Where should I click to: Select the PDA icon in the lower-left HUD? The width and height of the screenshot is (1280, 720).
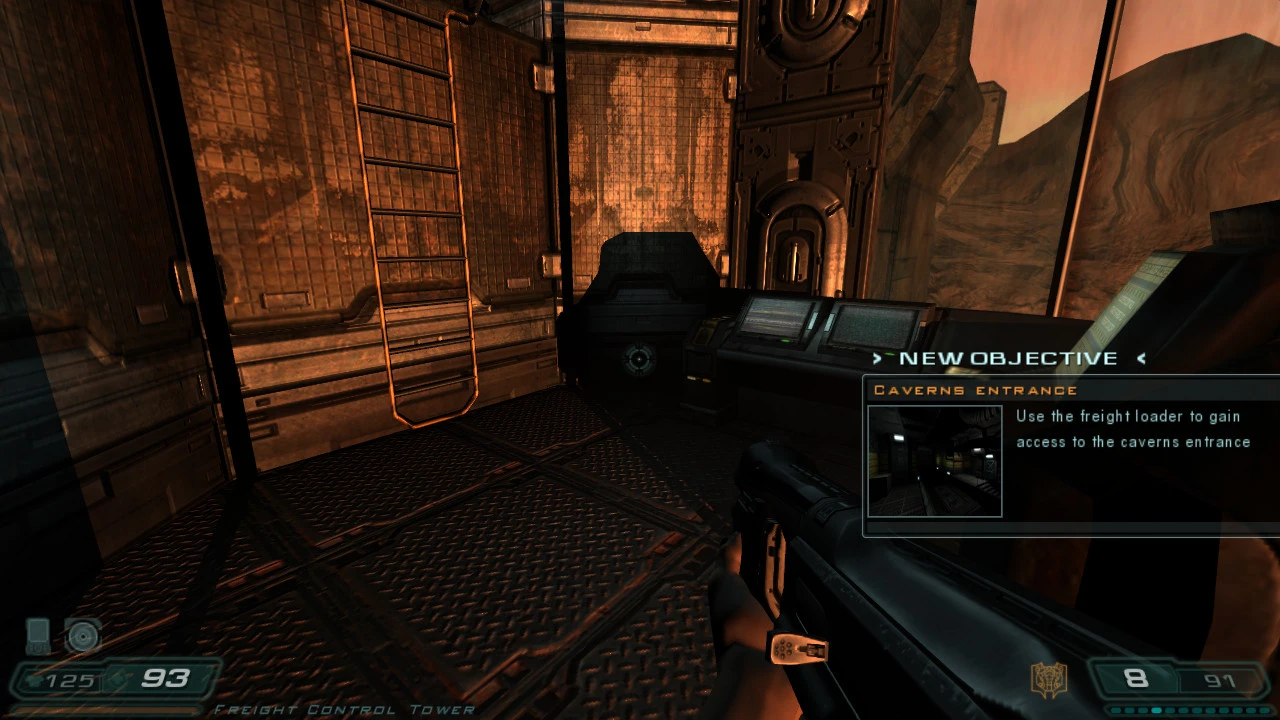tap(37, 635)
